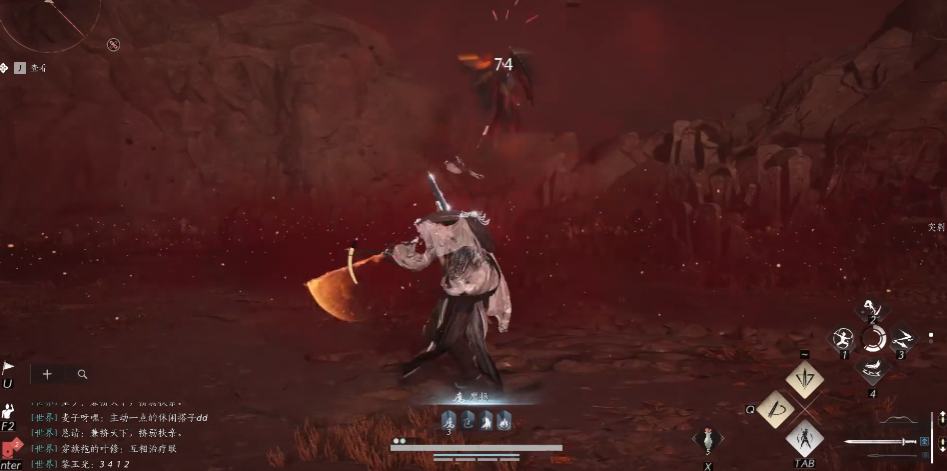Viewport: 947px width, 471px height.
Task: Trigger the archer stance skill numbered 1
Action: point(843,339)
